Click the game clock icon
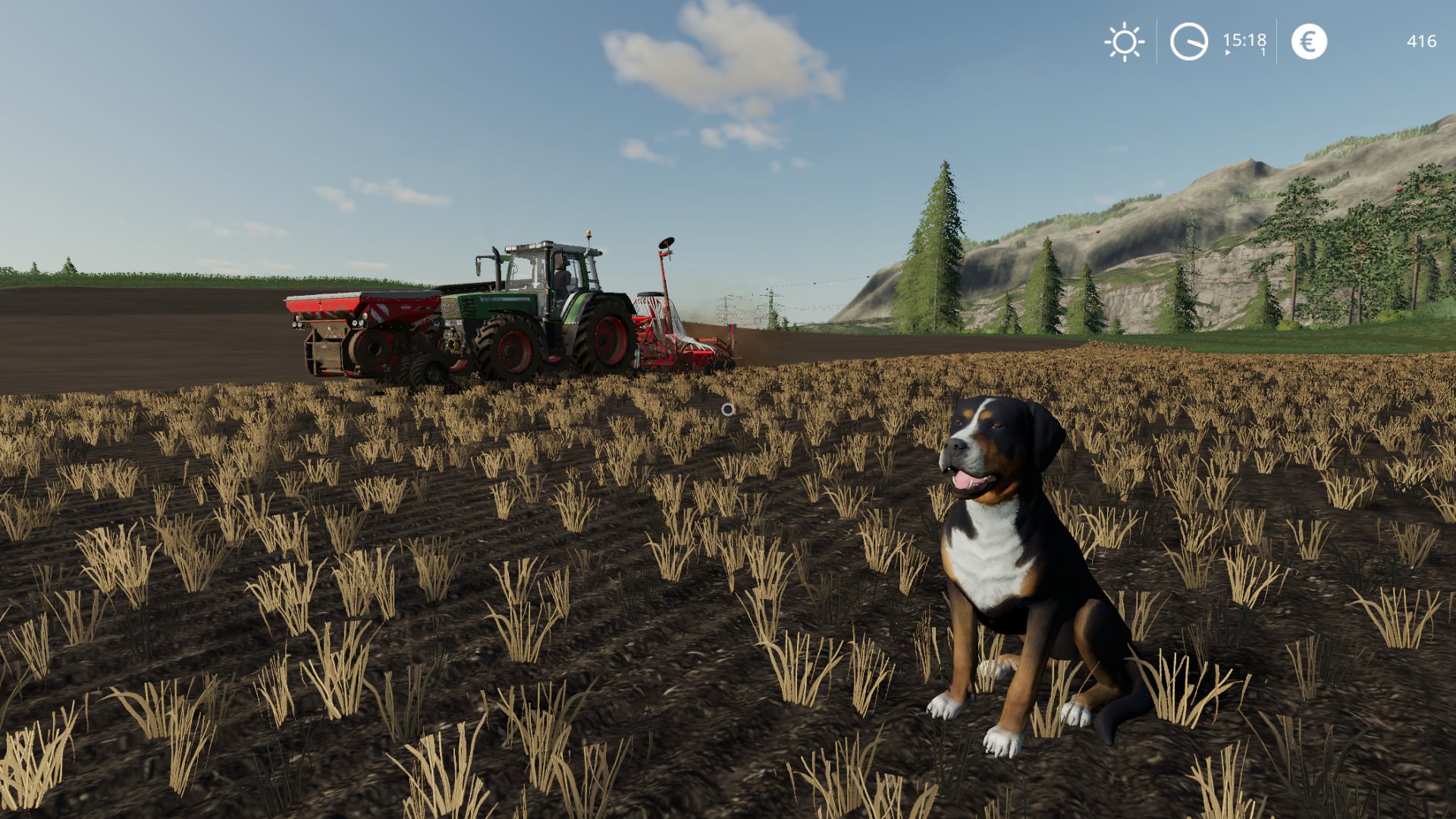1456x819 pixels. pos(1188,42)
